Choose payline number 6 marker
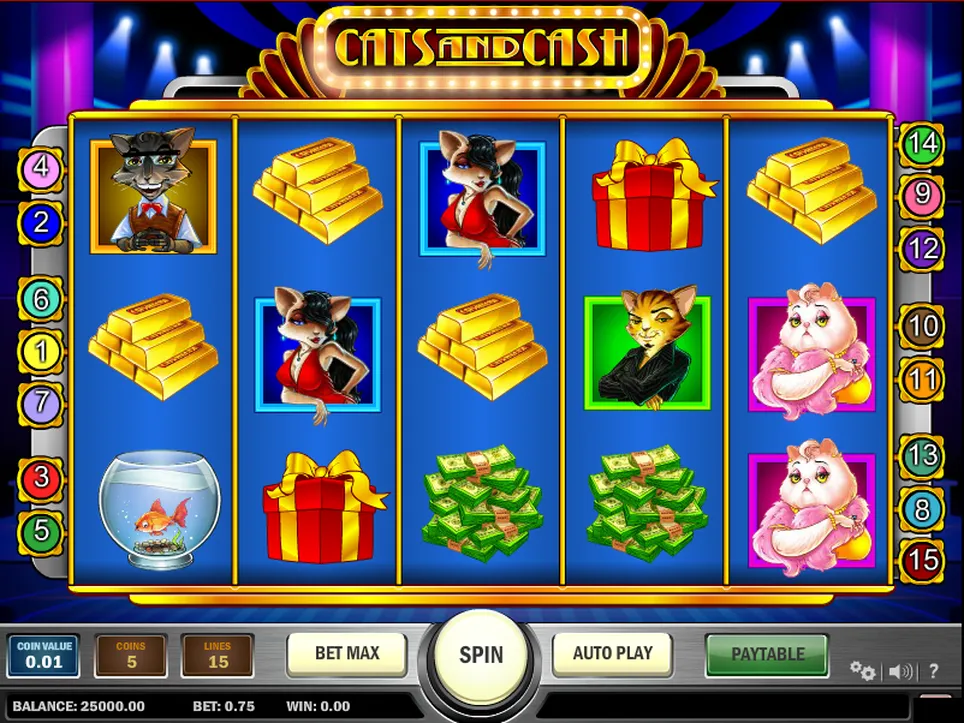This screenshot has height=723, width=964. point(41,298)
